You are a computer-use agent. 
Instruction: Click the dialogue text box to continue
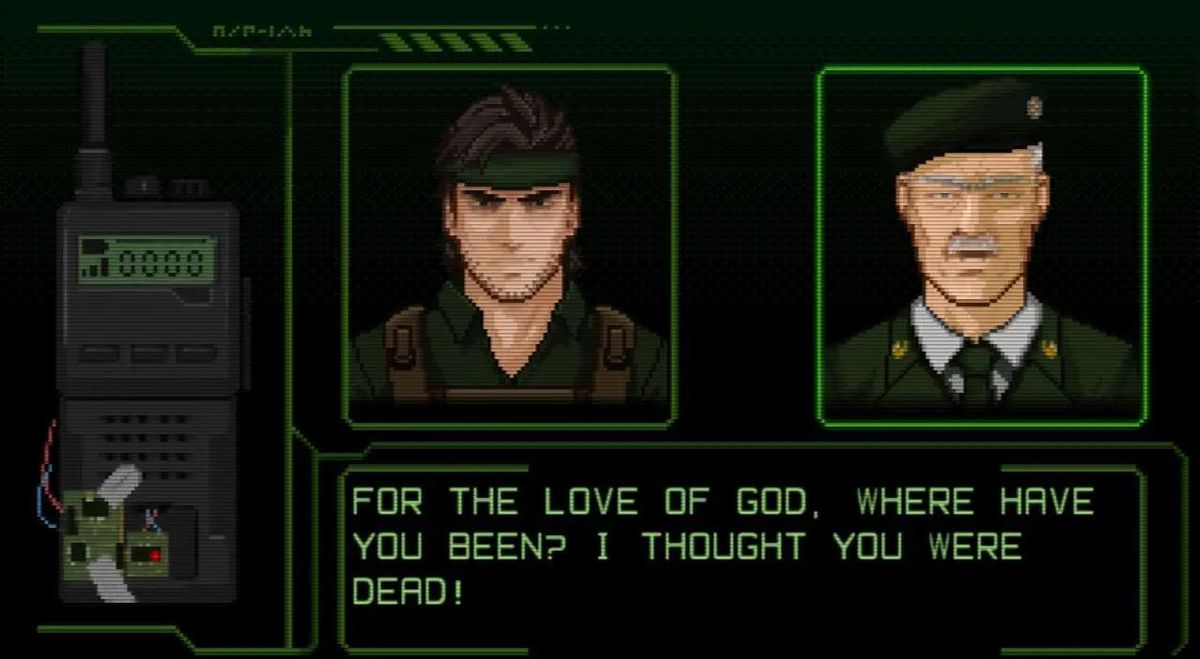(x=740, y=548)
